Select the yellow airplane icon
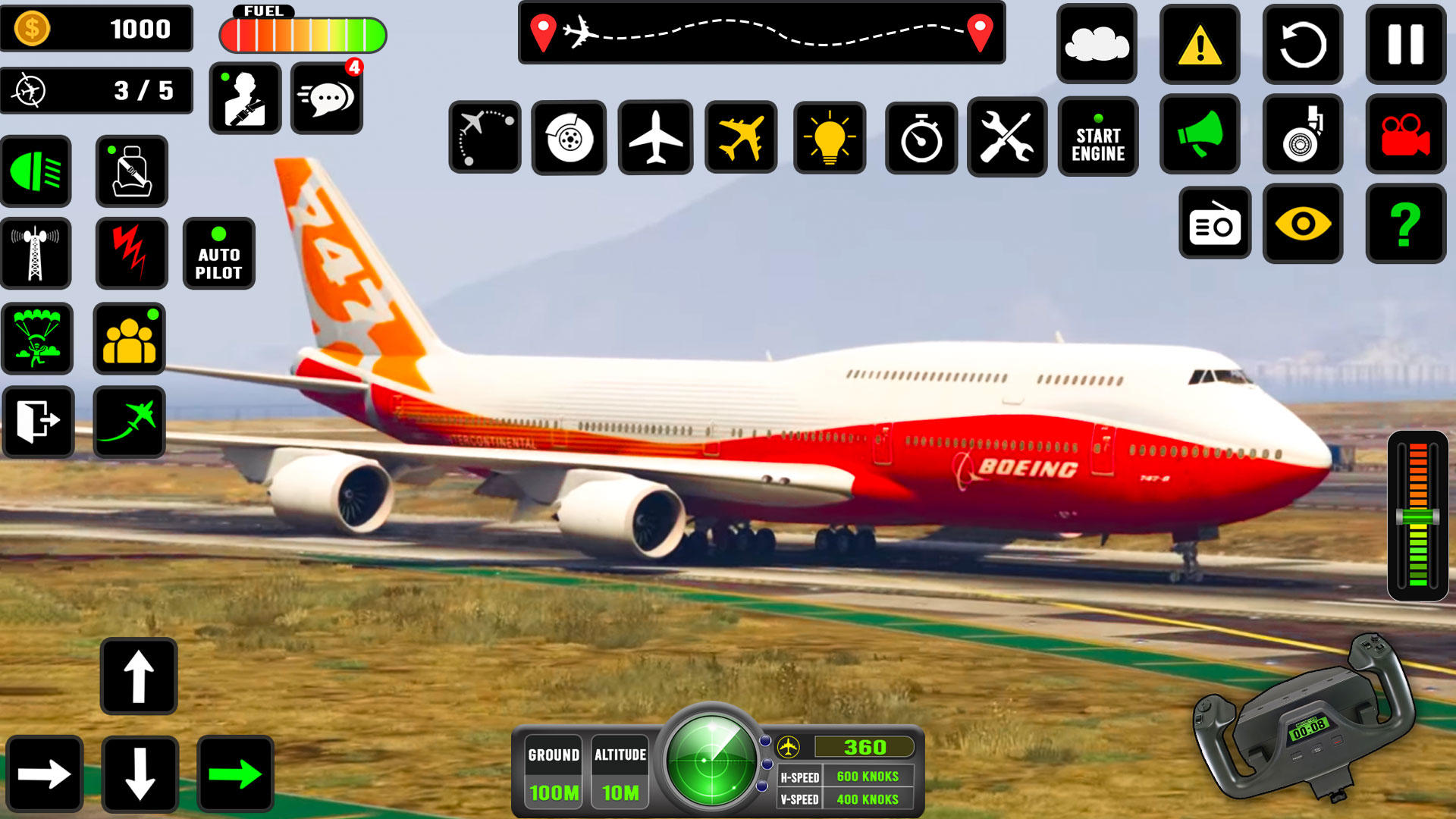This screenshot has width=1456, height=819. click(742, 137)
